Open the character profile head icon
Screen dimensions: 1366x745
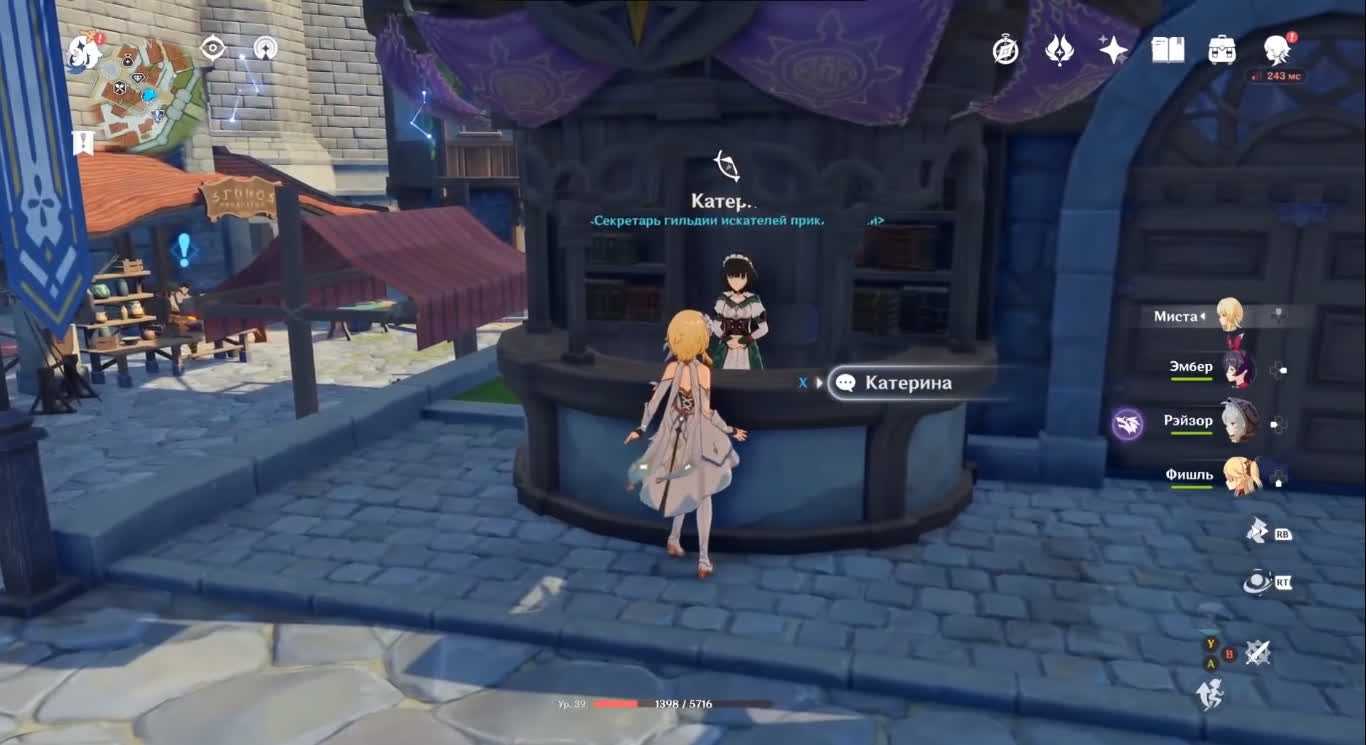(1277, 48)
